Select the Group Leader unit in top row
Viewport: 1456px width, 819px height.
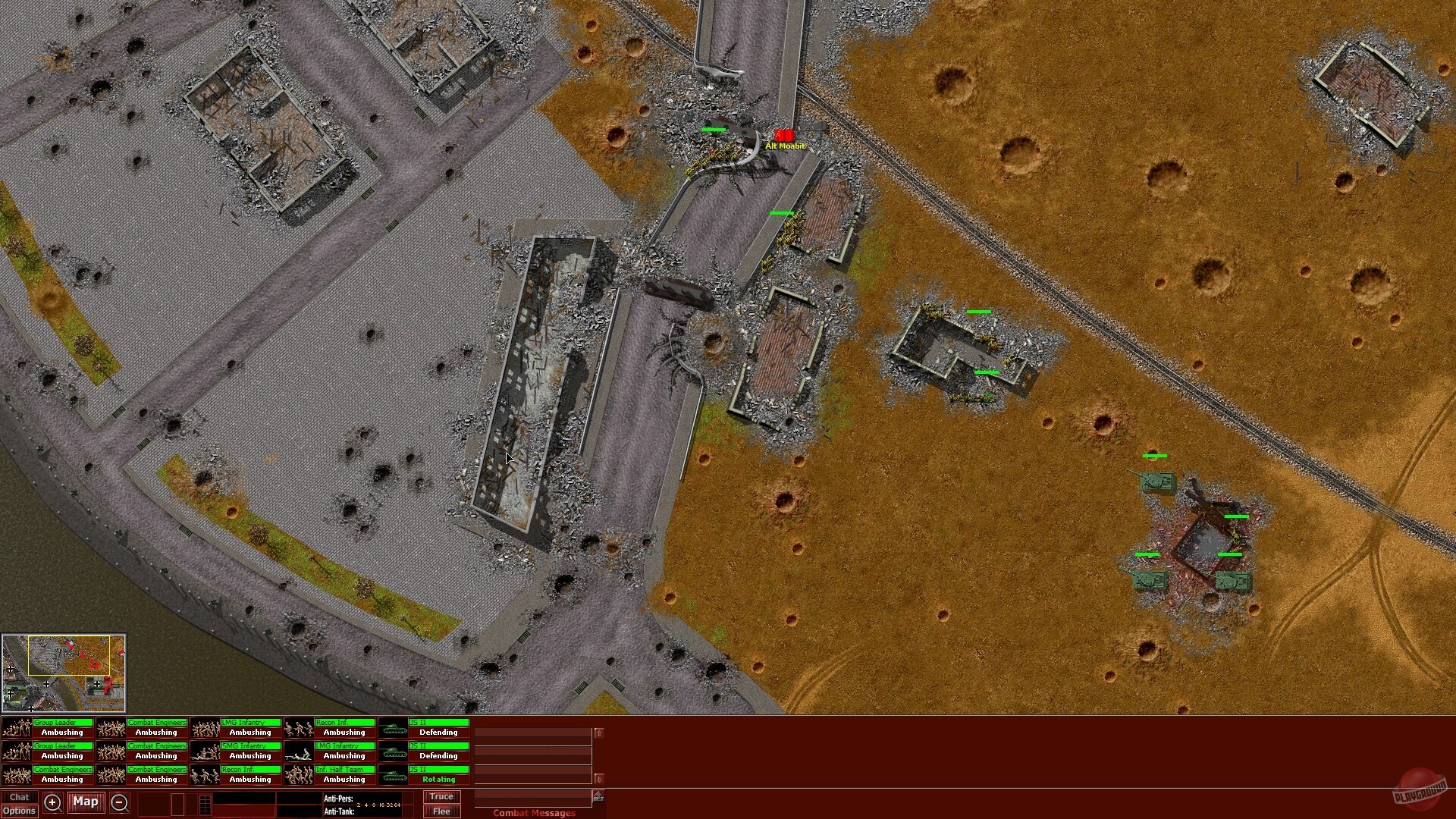64,726
